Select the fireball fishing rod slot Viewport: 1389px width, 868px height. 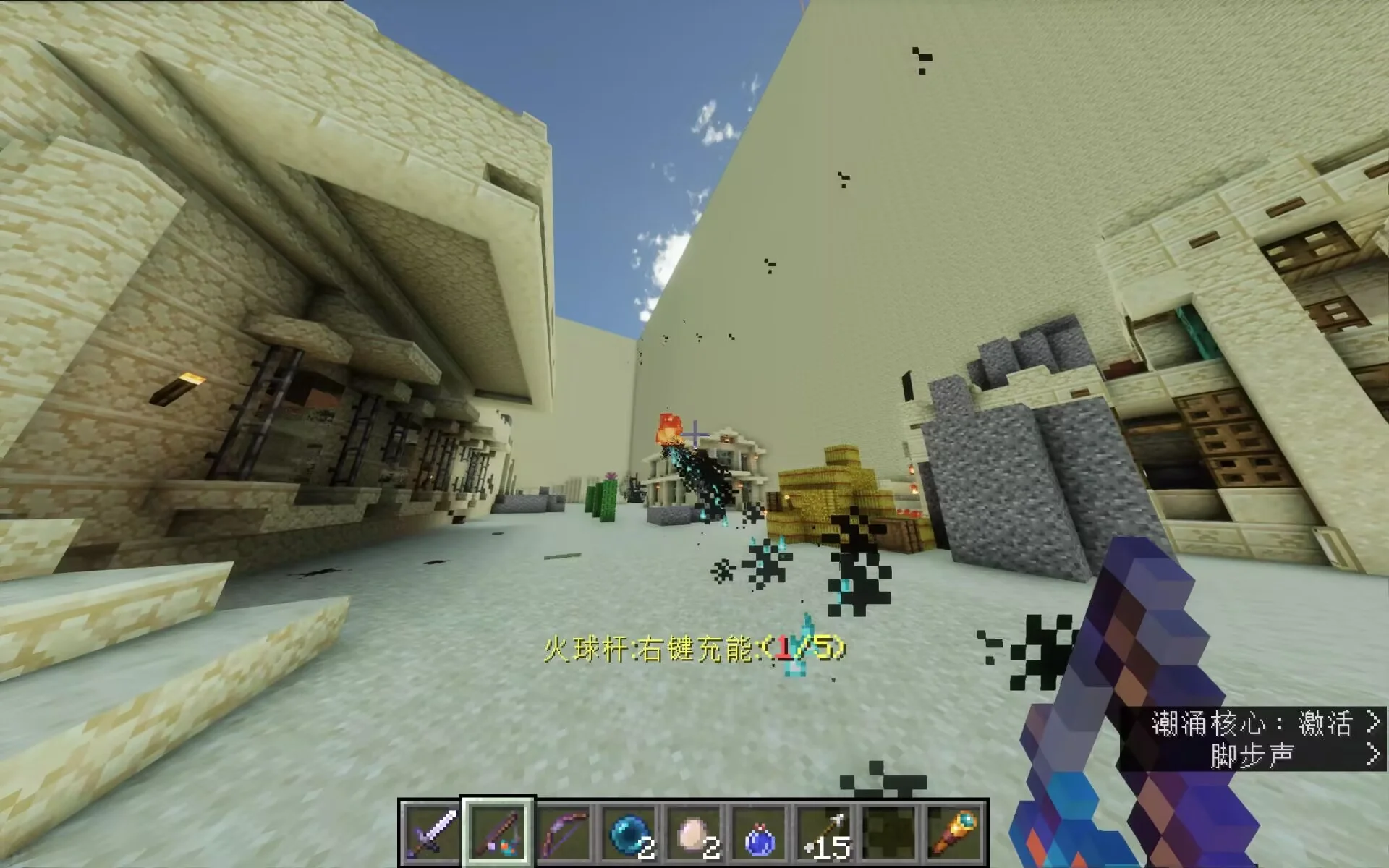(498, 833)
